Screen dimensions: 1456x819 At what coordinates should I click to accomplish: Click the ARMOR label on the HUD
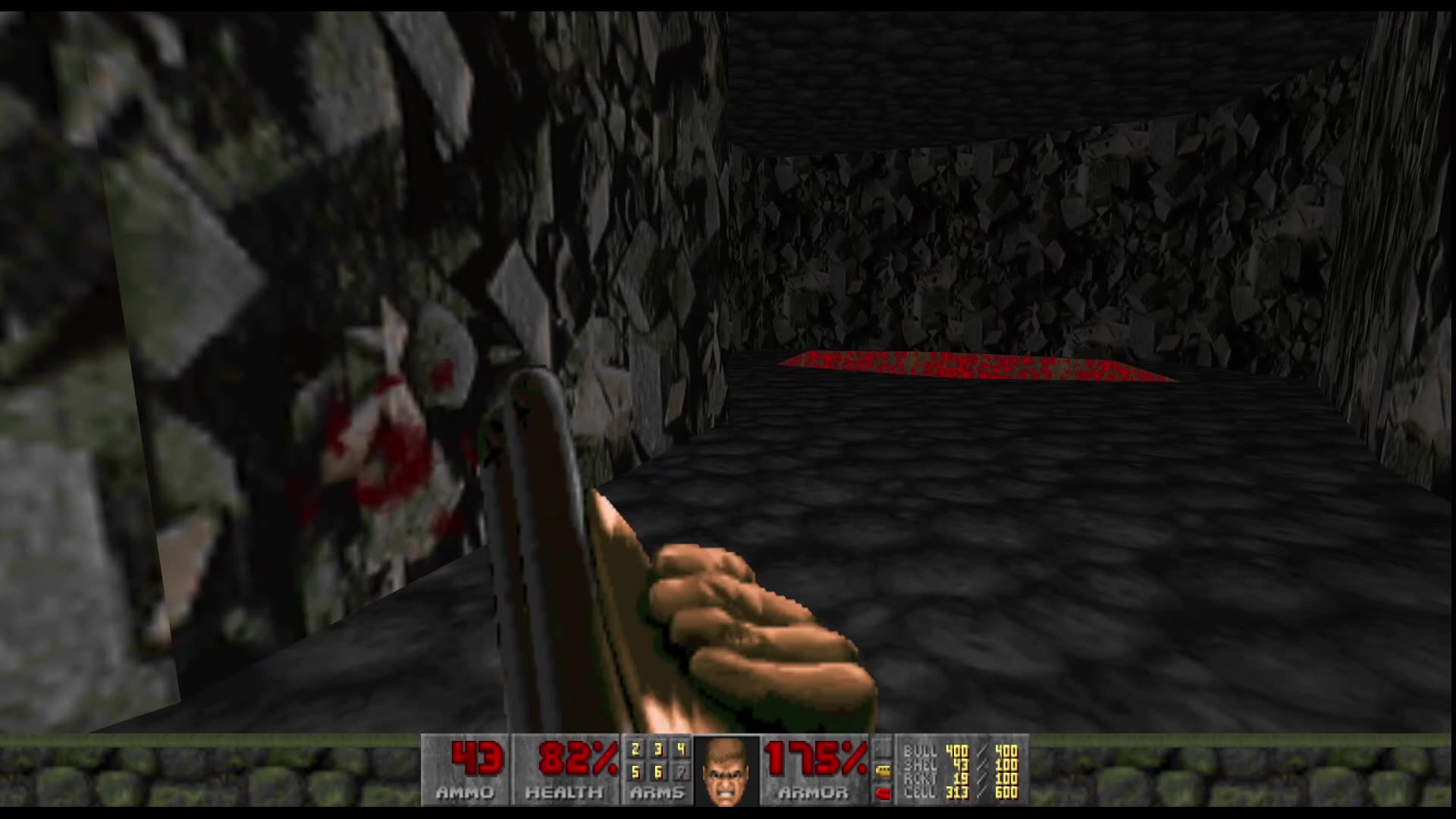pos(814,792)
